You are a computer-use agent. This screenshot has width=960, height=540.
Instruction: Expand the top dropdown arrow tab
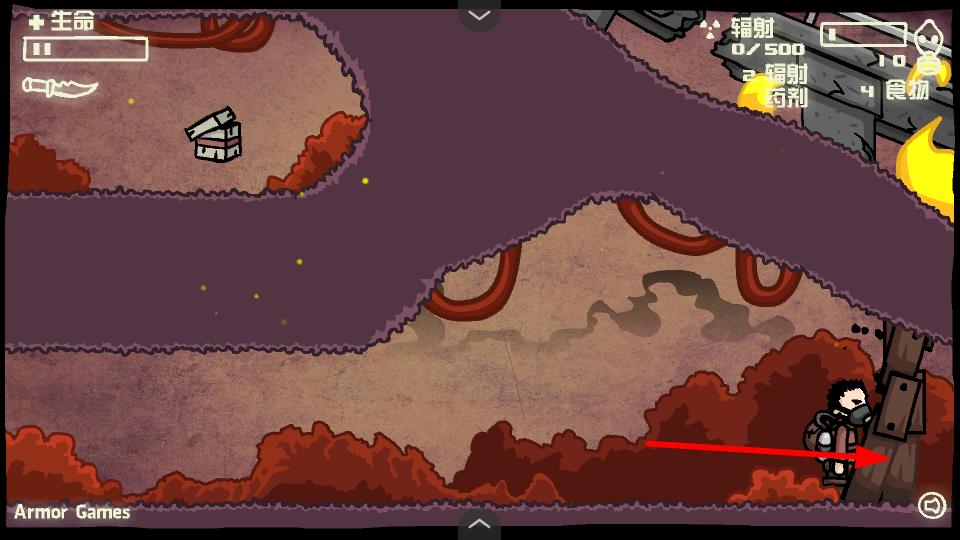coord(479,14)
